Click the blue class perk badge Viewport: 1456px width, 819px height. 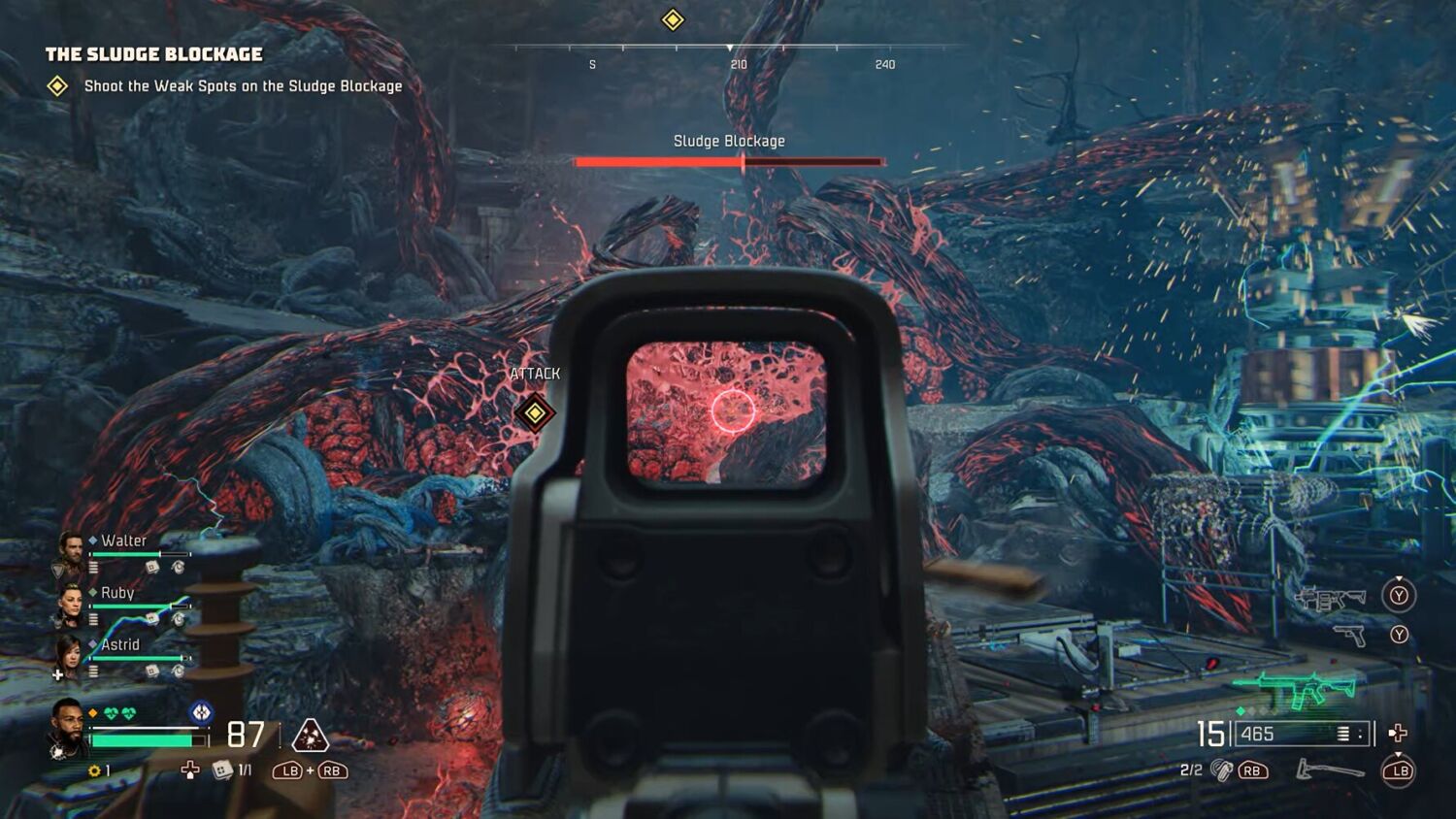point(201,712)
